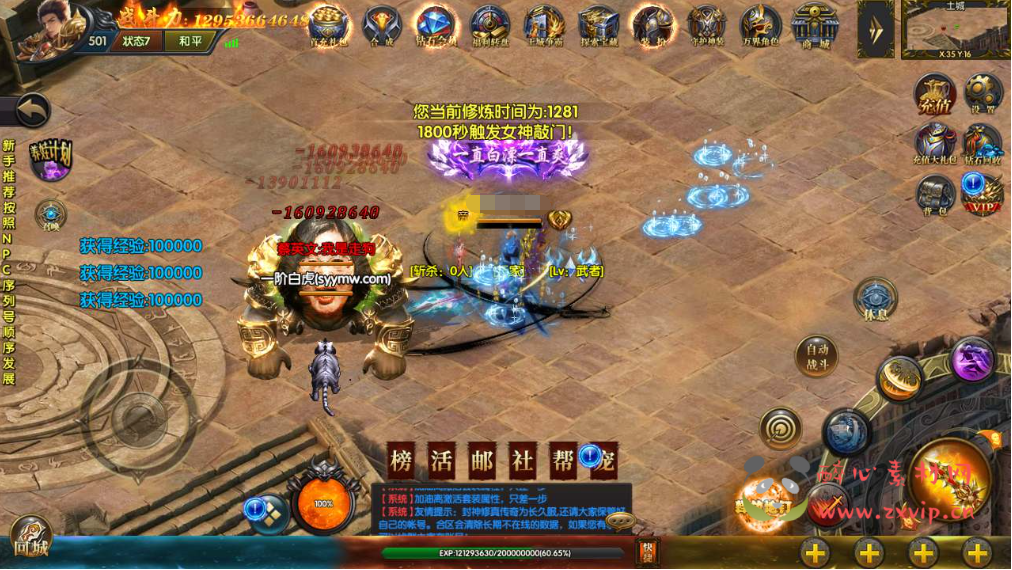Click the back arrow button
Viewport: 1012px width, 570px height.
(x=30, y=110)
